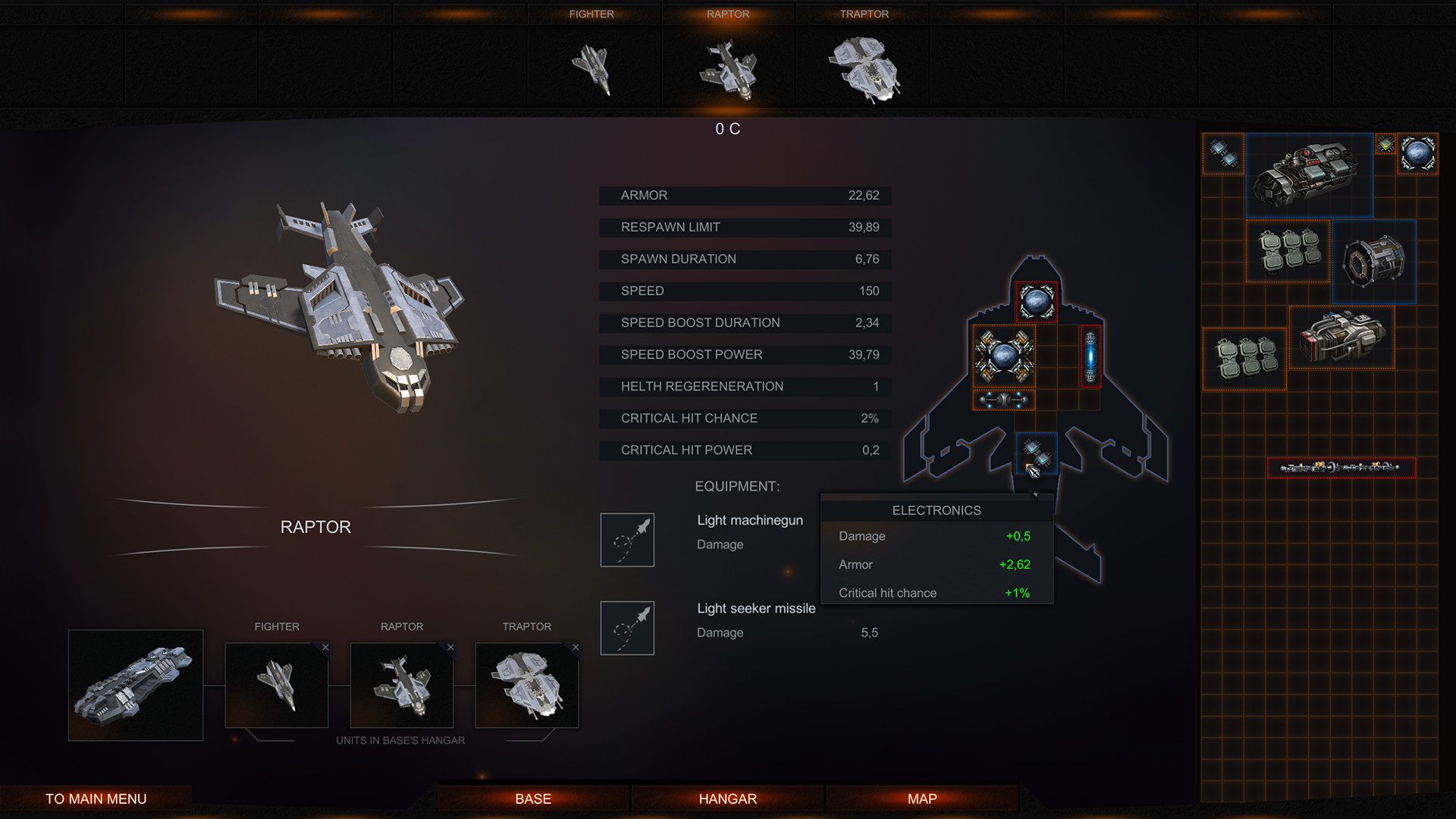Switch to the TRAPTOR tab at top

(x=864, y=14)
